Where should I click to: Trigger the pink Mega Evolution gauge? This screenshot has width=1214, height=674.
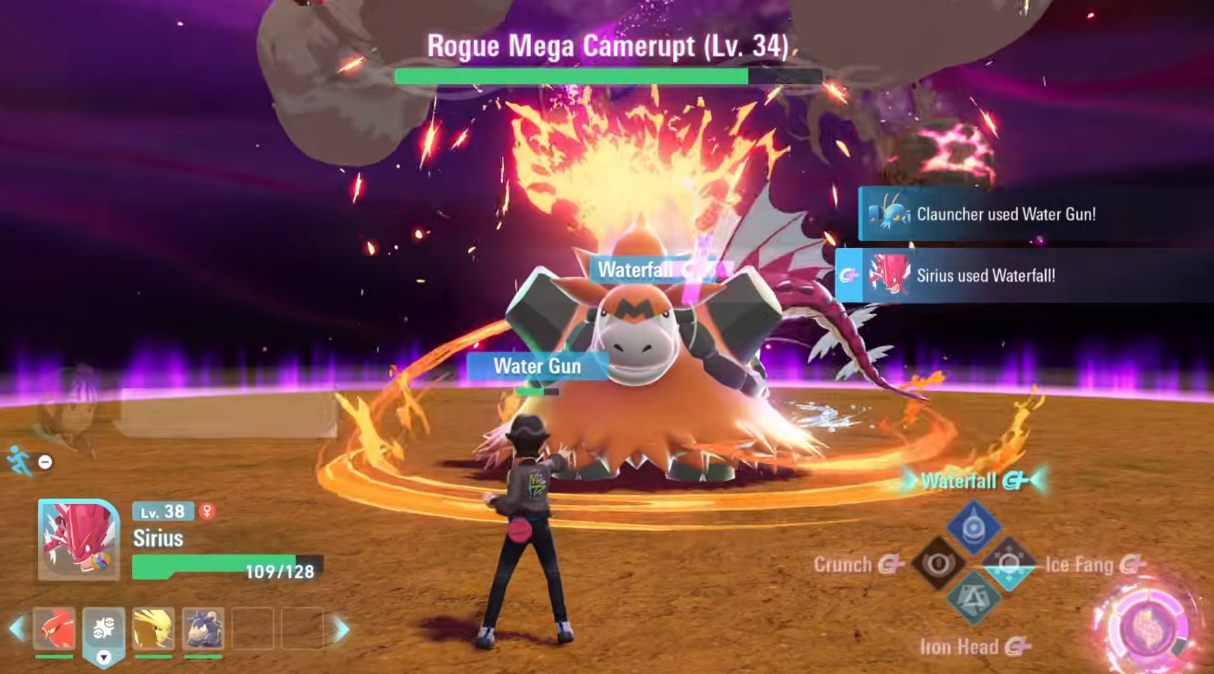tap(1150, 627)
